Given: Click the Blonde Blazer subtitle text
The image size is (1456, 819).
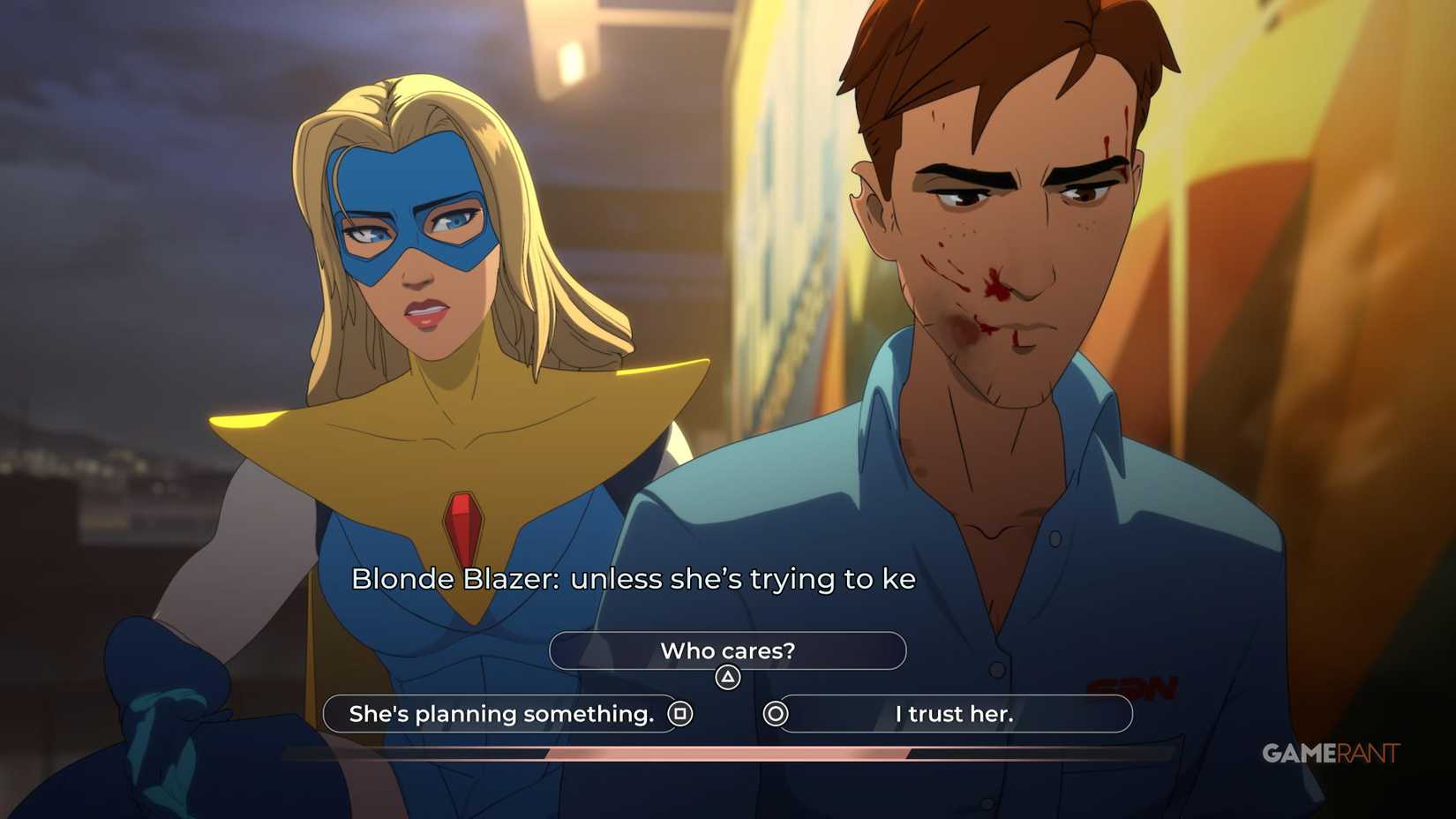Looking at the screenshot, I should pyautogui.click(x=635, y=580).
